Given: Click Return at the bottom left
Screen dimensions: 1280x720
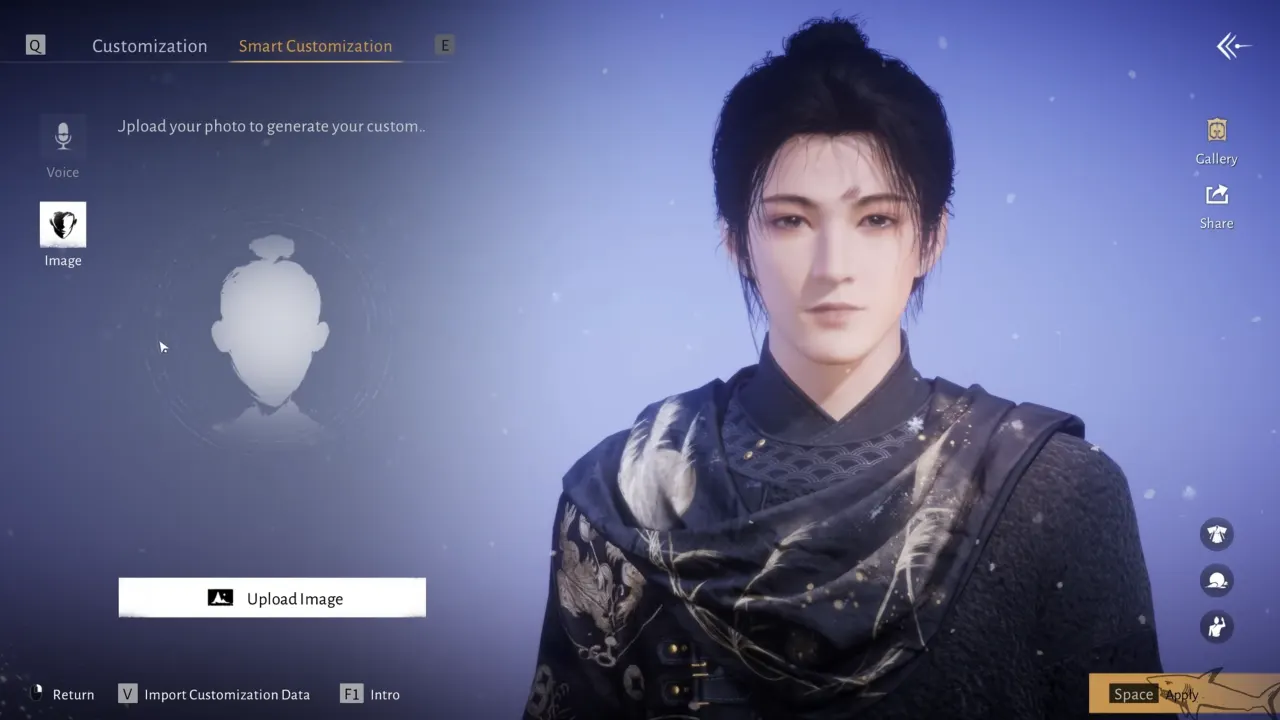Looking at the screenshot, I should (x=74, y=694).
